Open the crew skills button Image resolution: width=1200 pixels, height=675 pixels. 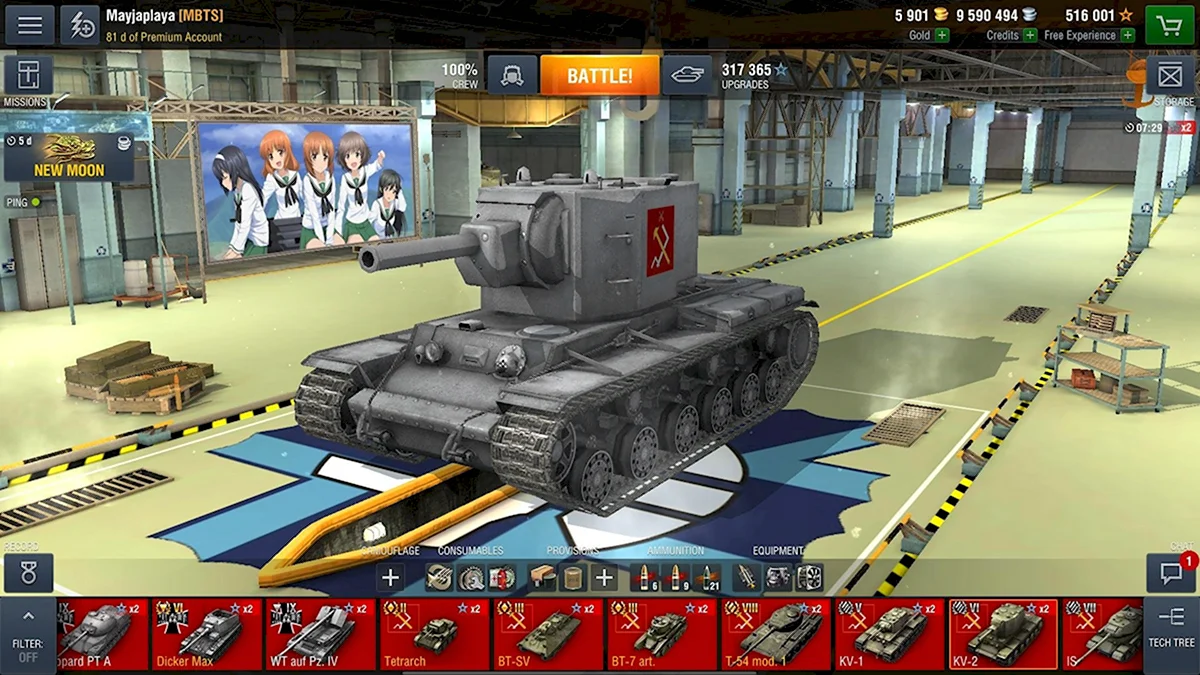click(x=512, y=76)
